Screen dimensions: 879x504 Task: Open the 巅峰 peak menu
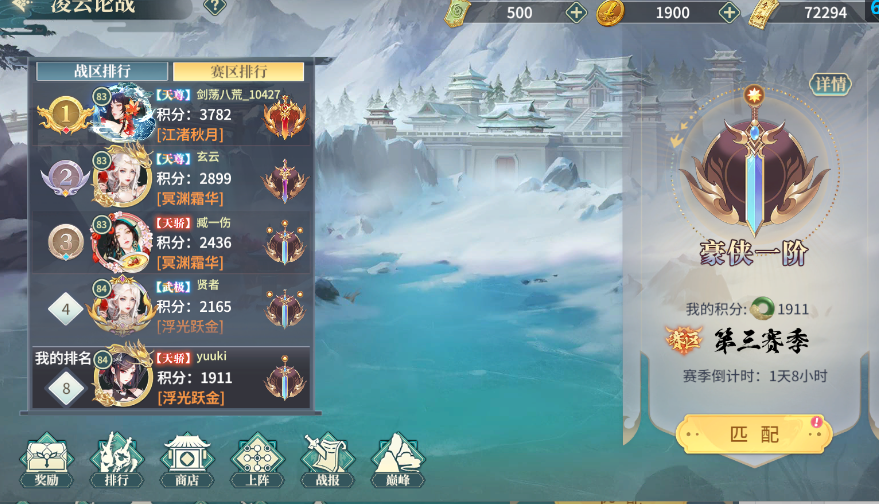[x=398, y=460]
